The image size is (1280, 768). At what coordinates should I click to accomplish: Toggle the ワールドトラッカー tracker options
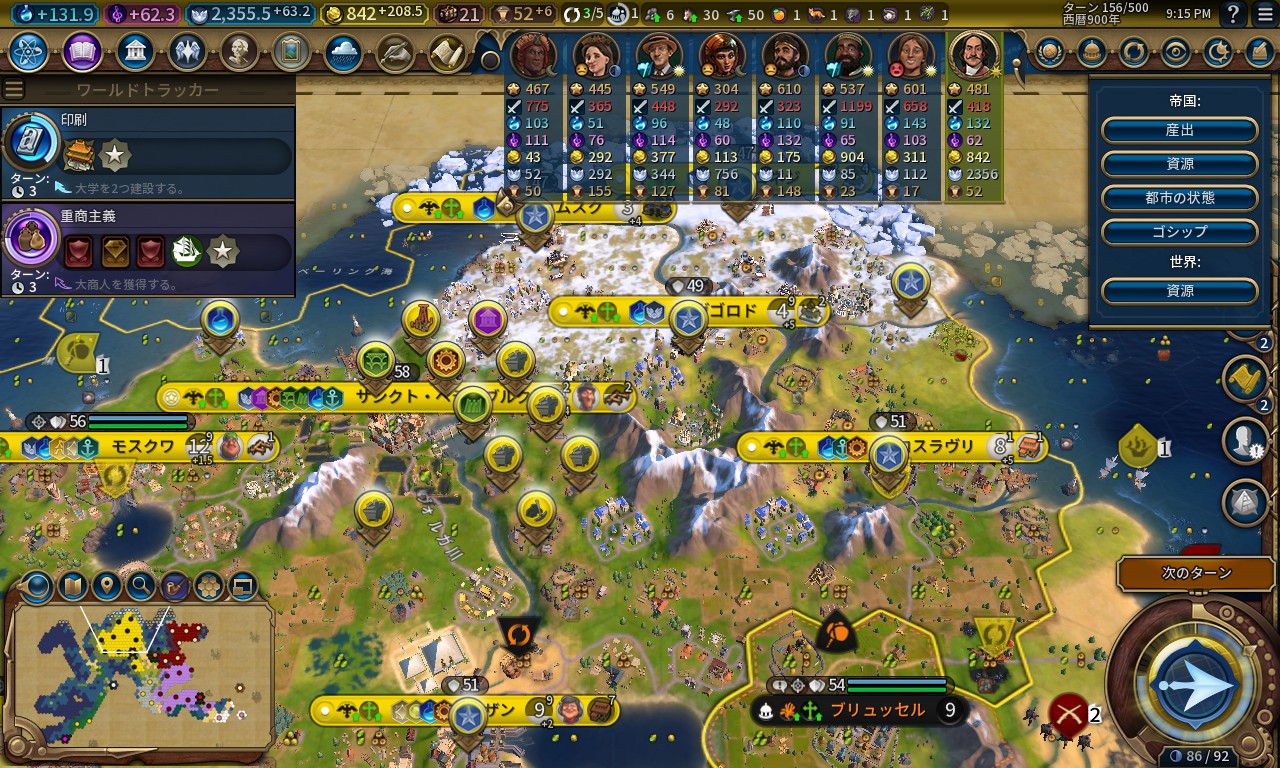[14, 90]
